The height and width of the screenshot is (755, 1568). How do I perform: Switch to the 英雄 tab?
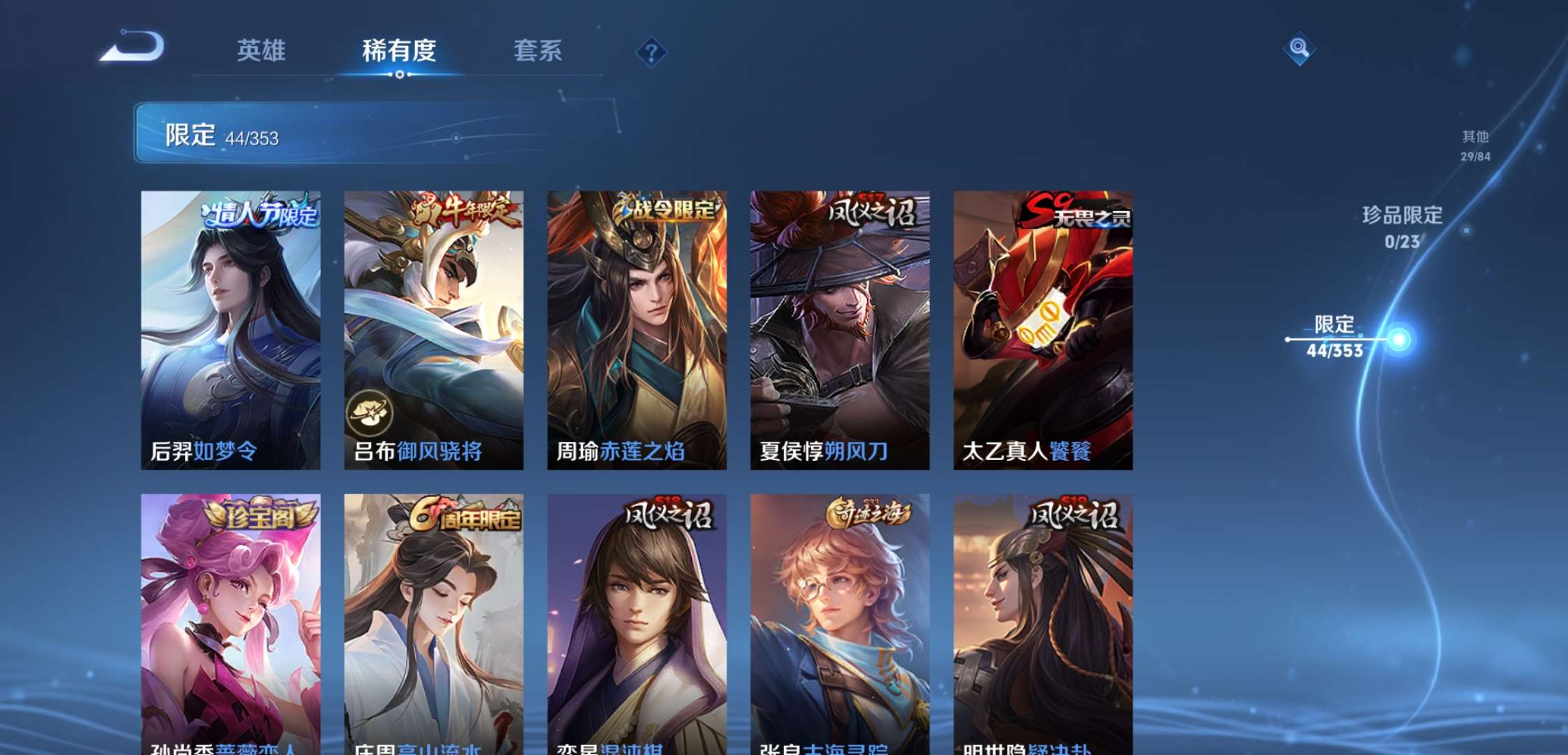pyautogui.click(x=262, y=51)
